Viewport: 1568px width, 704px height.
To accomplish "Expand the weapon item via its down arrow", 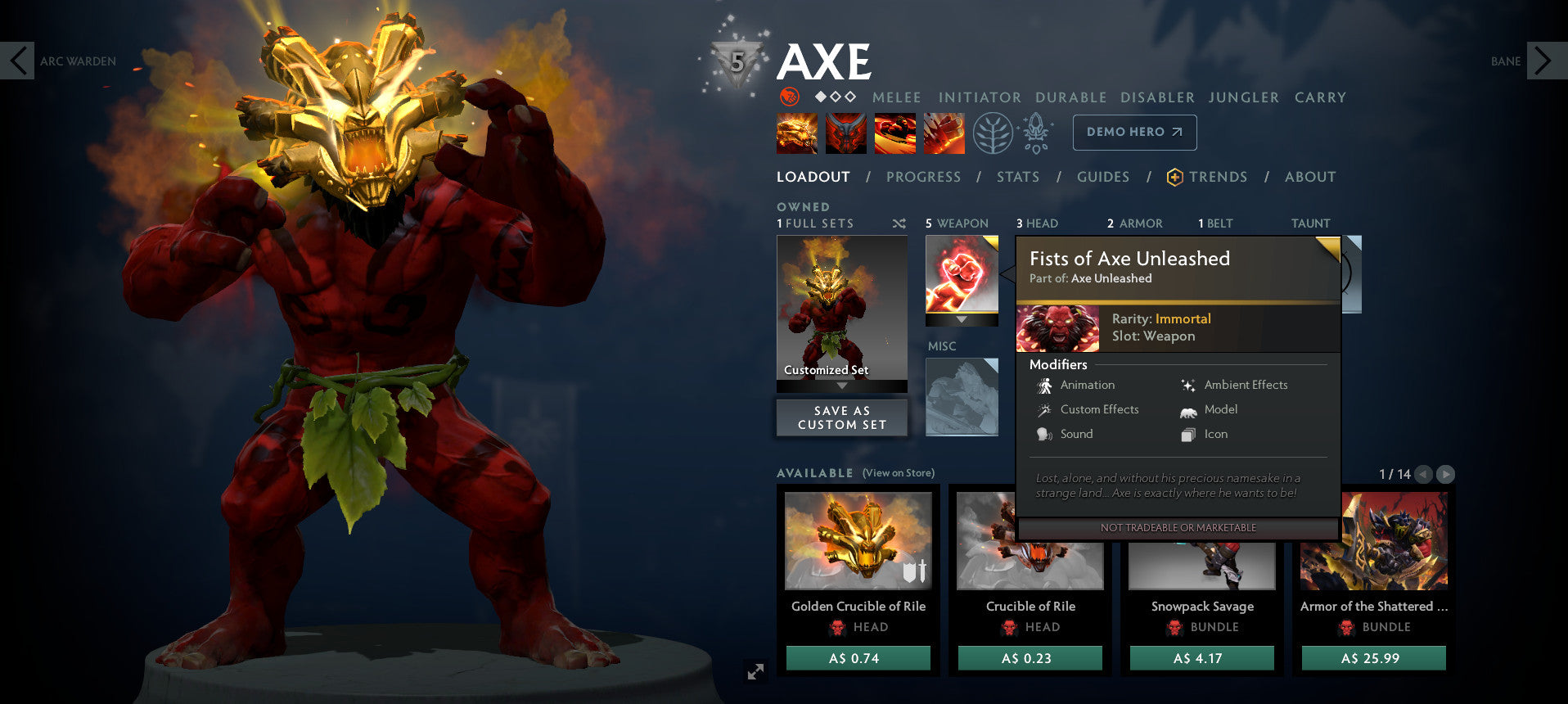I will (x=961, y=319).
